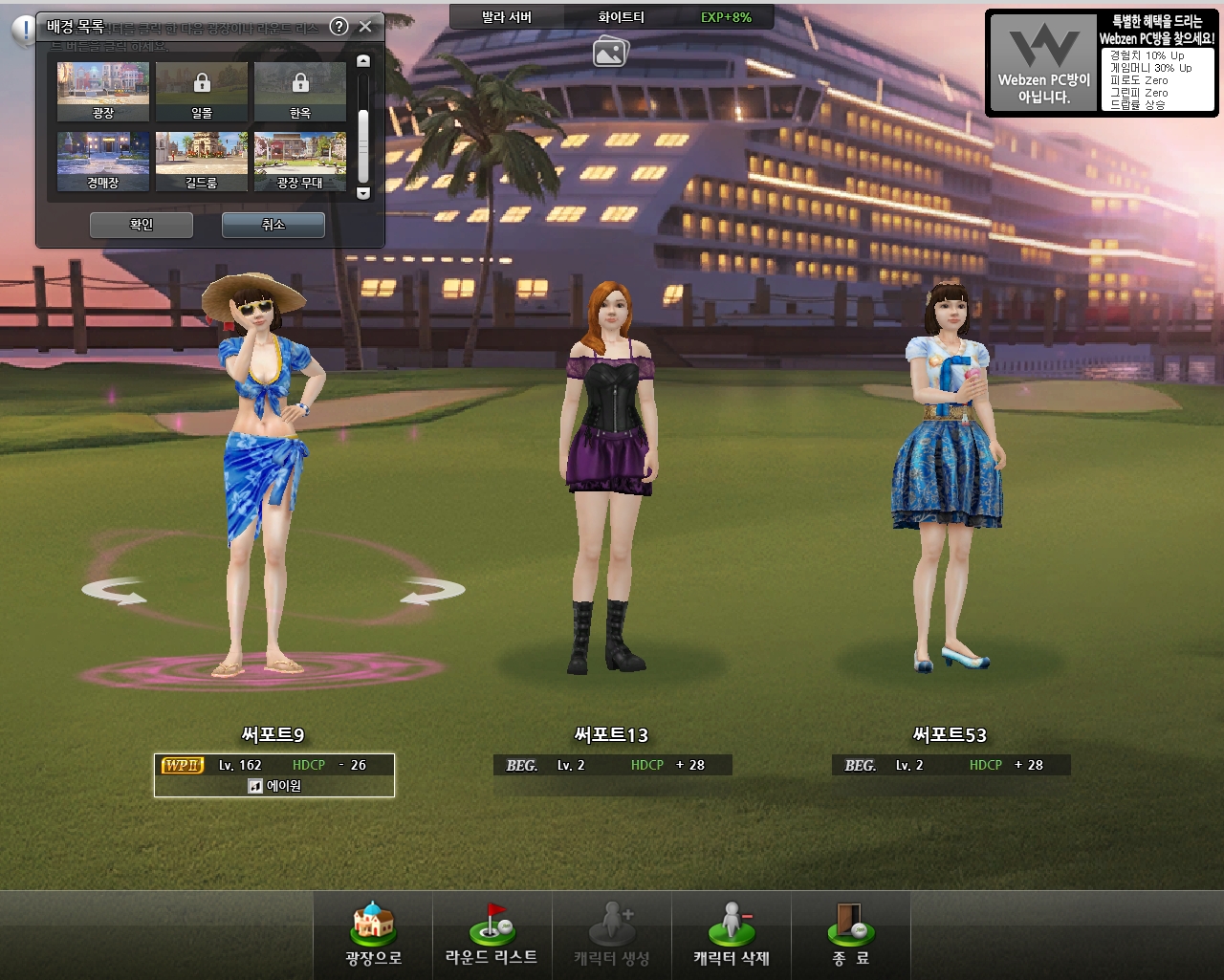1224x980 pixels.
Task: Rotate character with the right arrow
Action: click(432, 593)
